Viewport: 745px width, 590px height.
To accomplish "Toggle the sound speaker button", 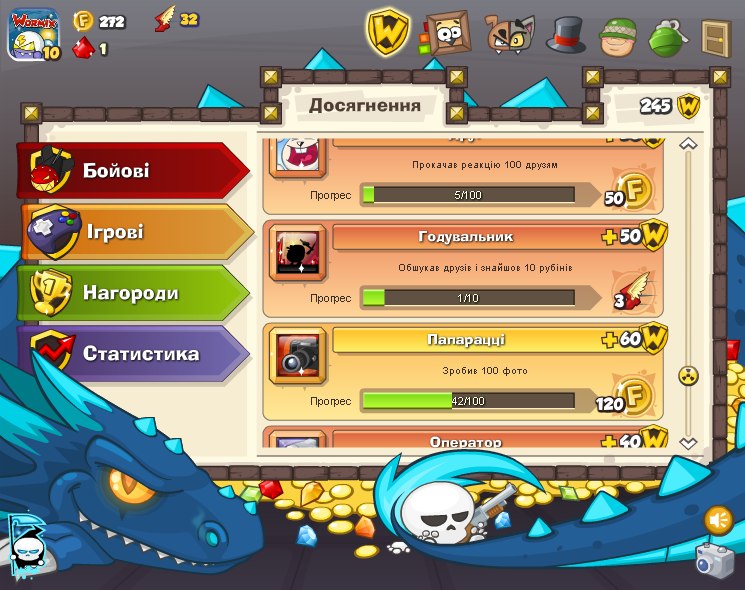I will [718, 520].
